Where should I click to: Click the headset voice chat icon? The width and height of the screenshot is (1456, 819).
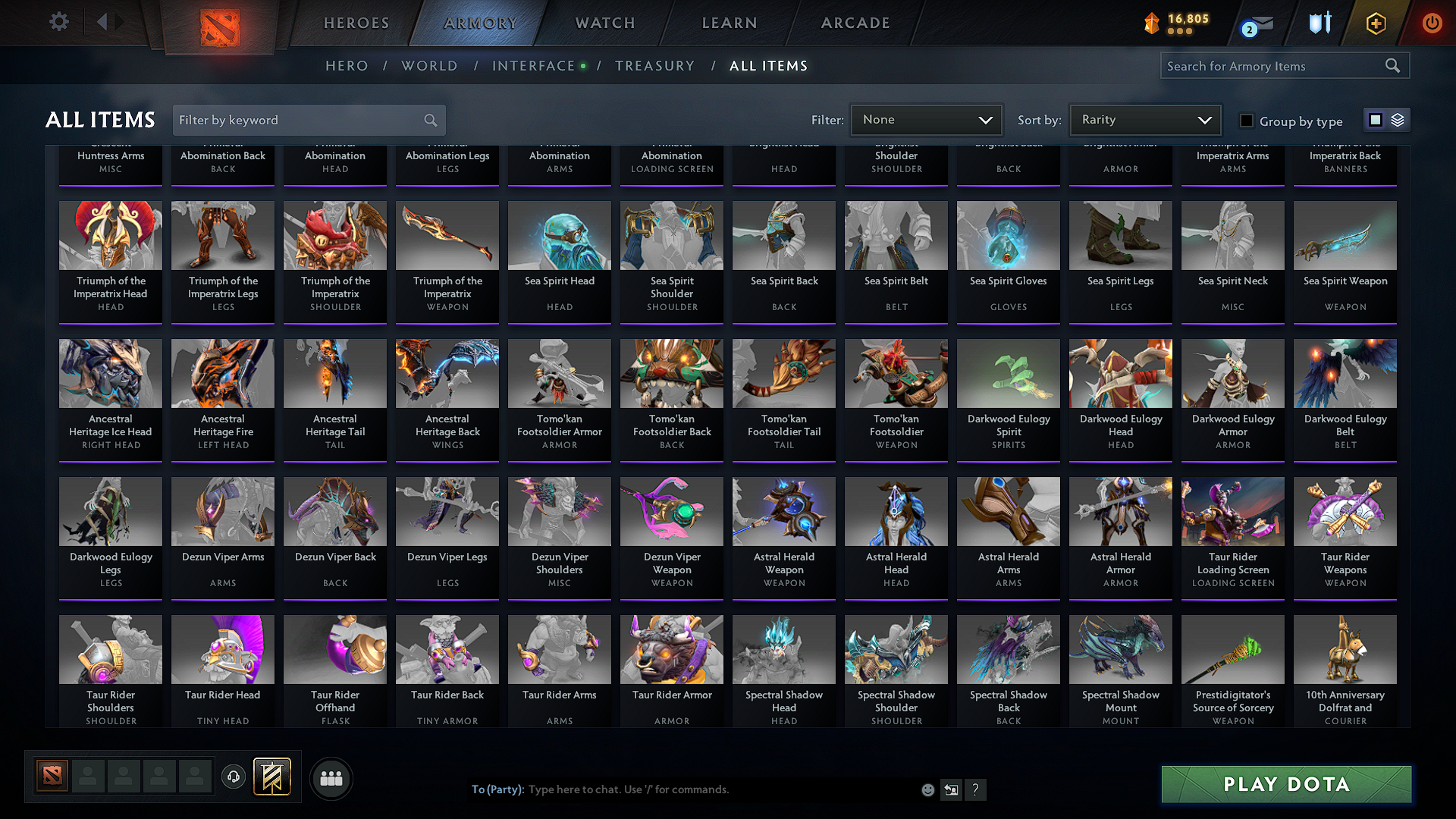point(234,778)
